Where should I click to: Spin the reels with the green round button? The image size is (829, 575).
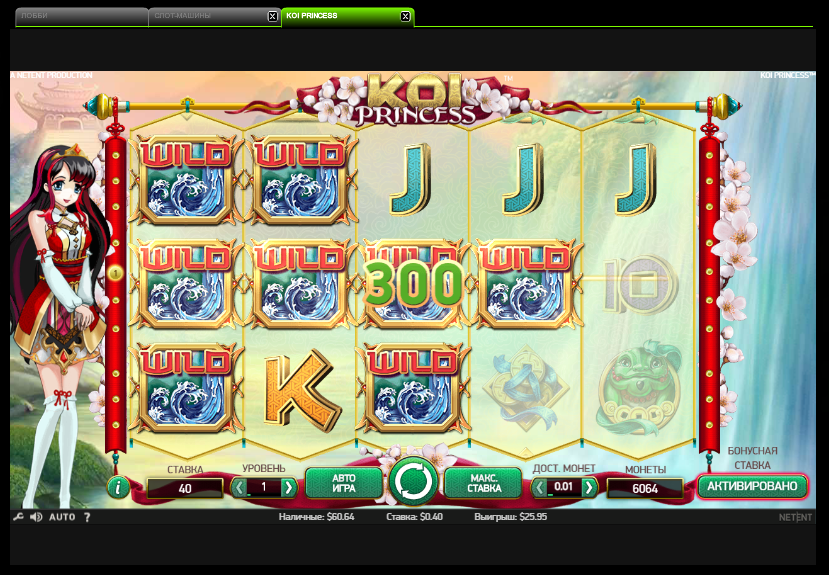click(x=413, y=482)
